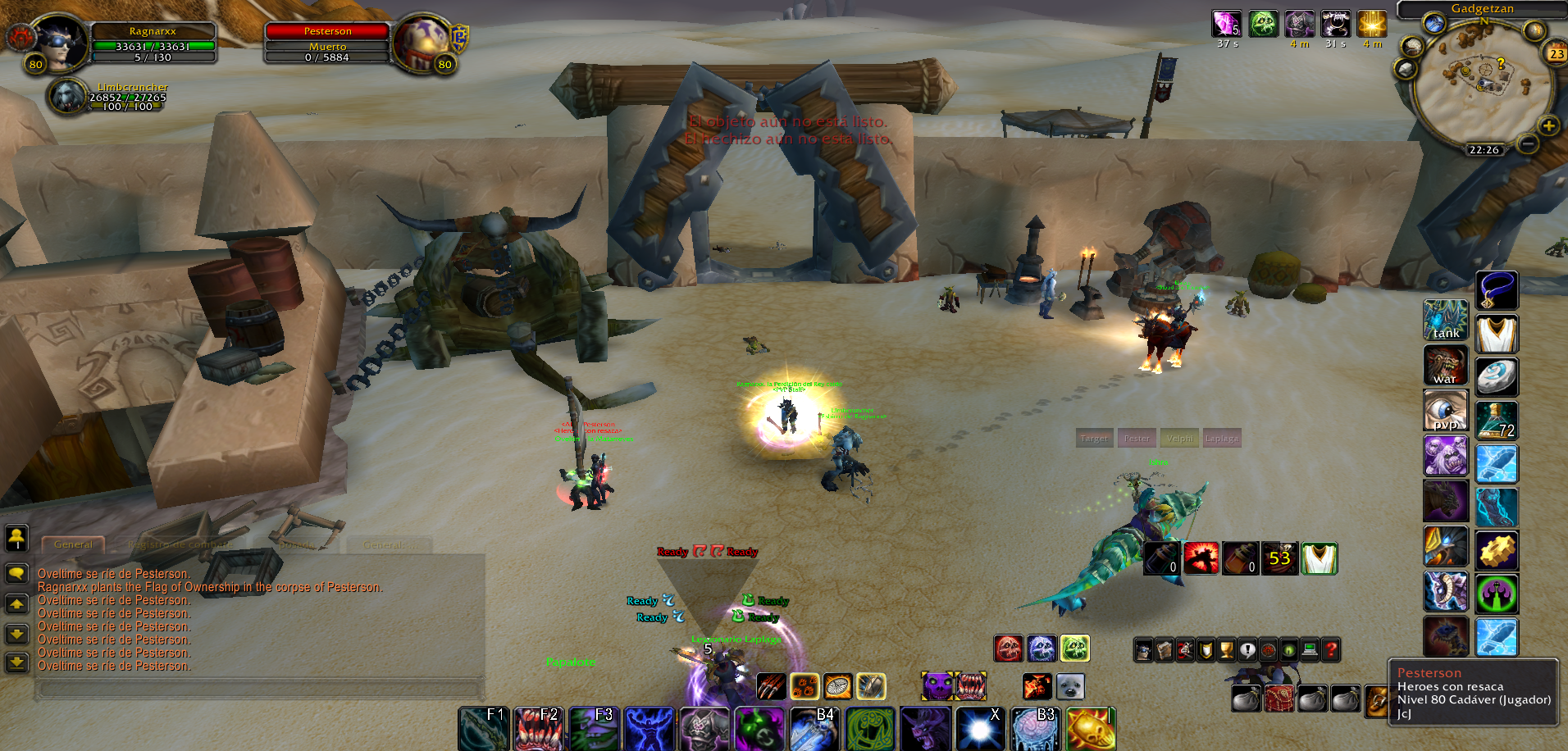
Task: Click the pink crystal buff with 5 stacks
Action: tap(1227, 24)
